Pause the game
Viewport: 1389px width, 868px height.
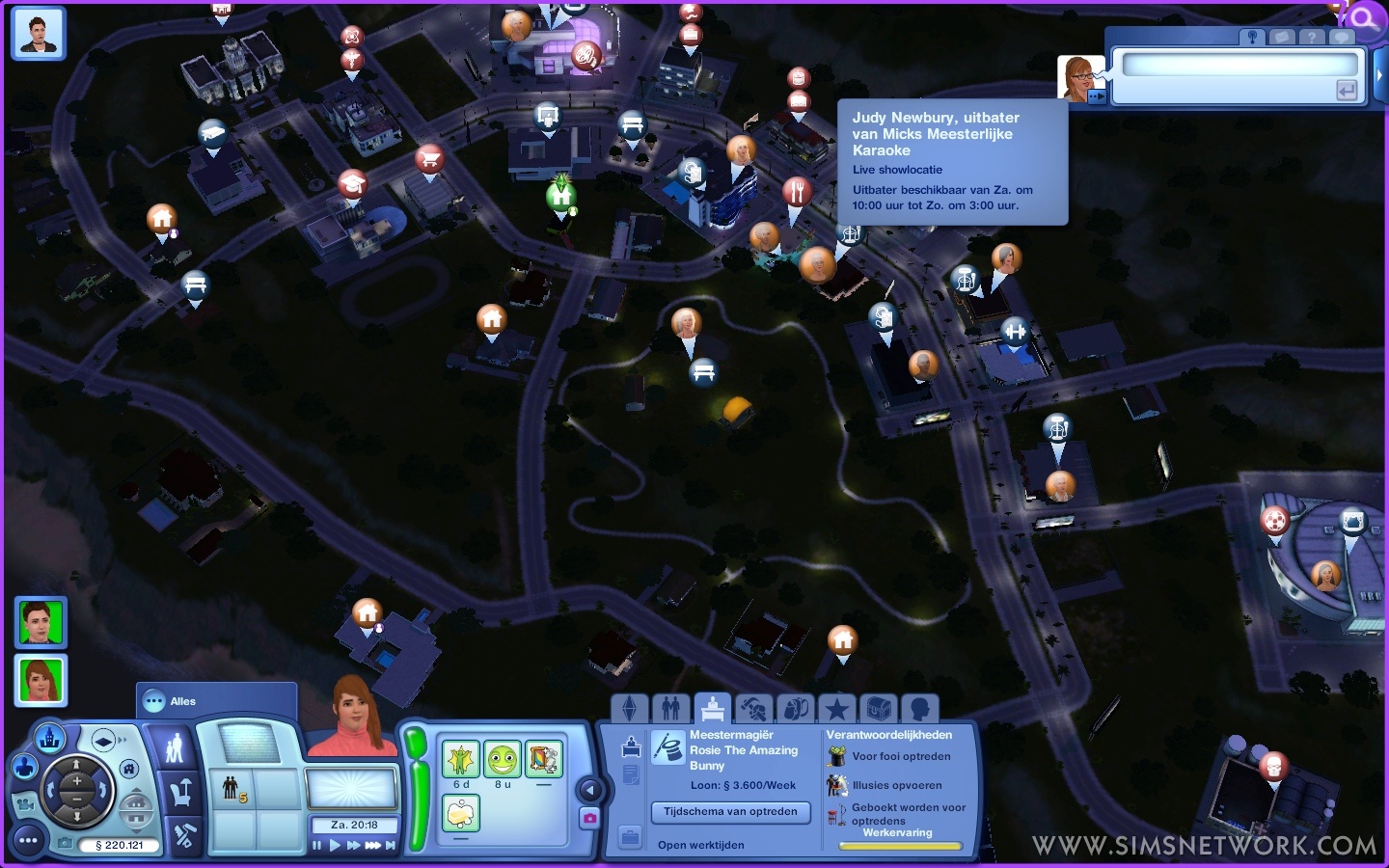[x=317, y=846]
